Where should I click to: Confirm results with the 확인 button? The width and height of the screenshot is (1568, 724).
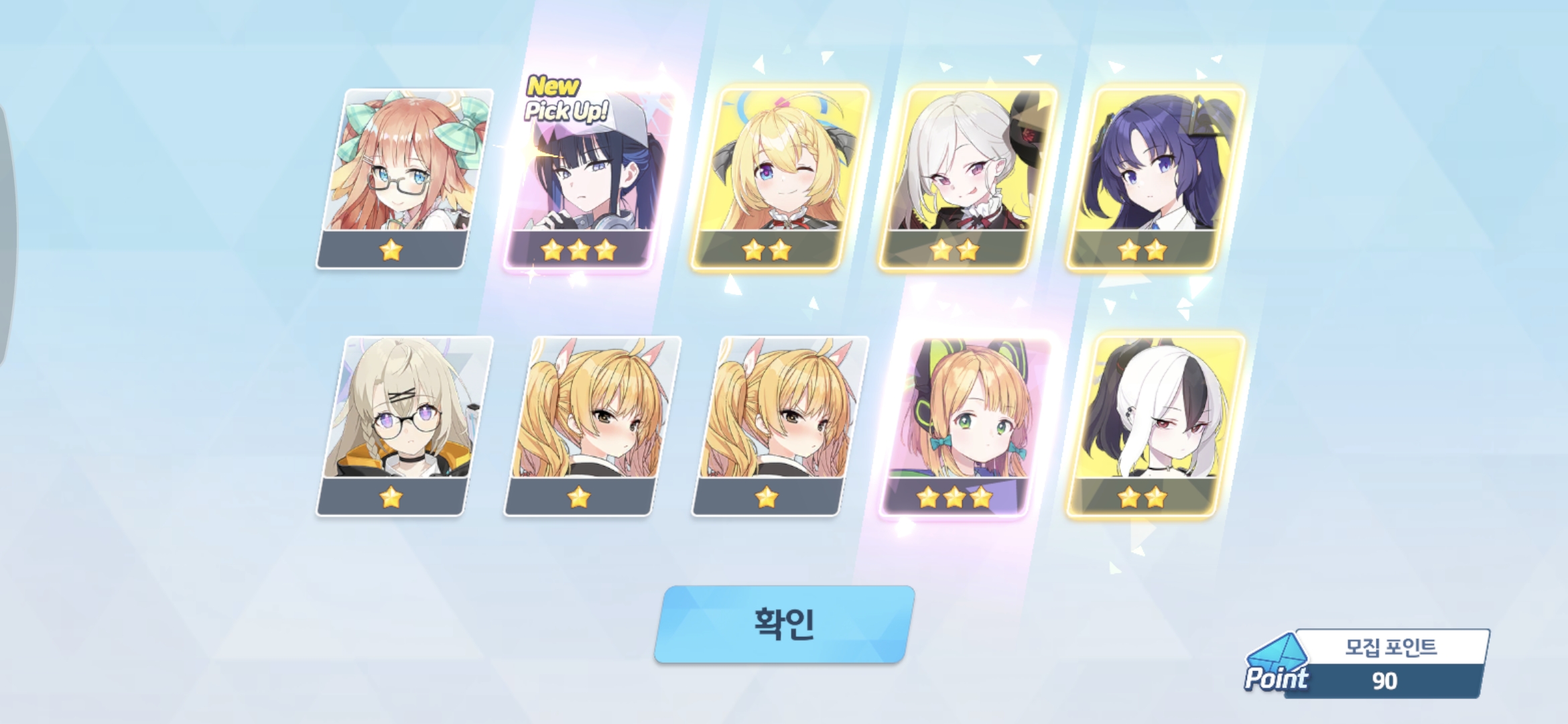pyautogui.click(x=784, y=624)
